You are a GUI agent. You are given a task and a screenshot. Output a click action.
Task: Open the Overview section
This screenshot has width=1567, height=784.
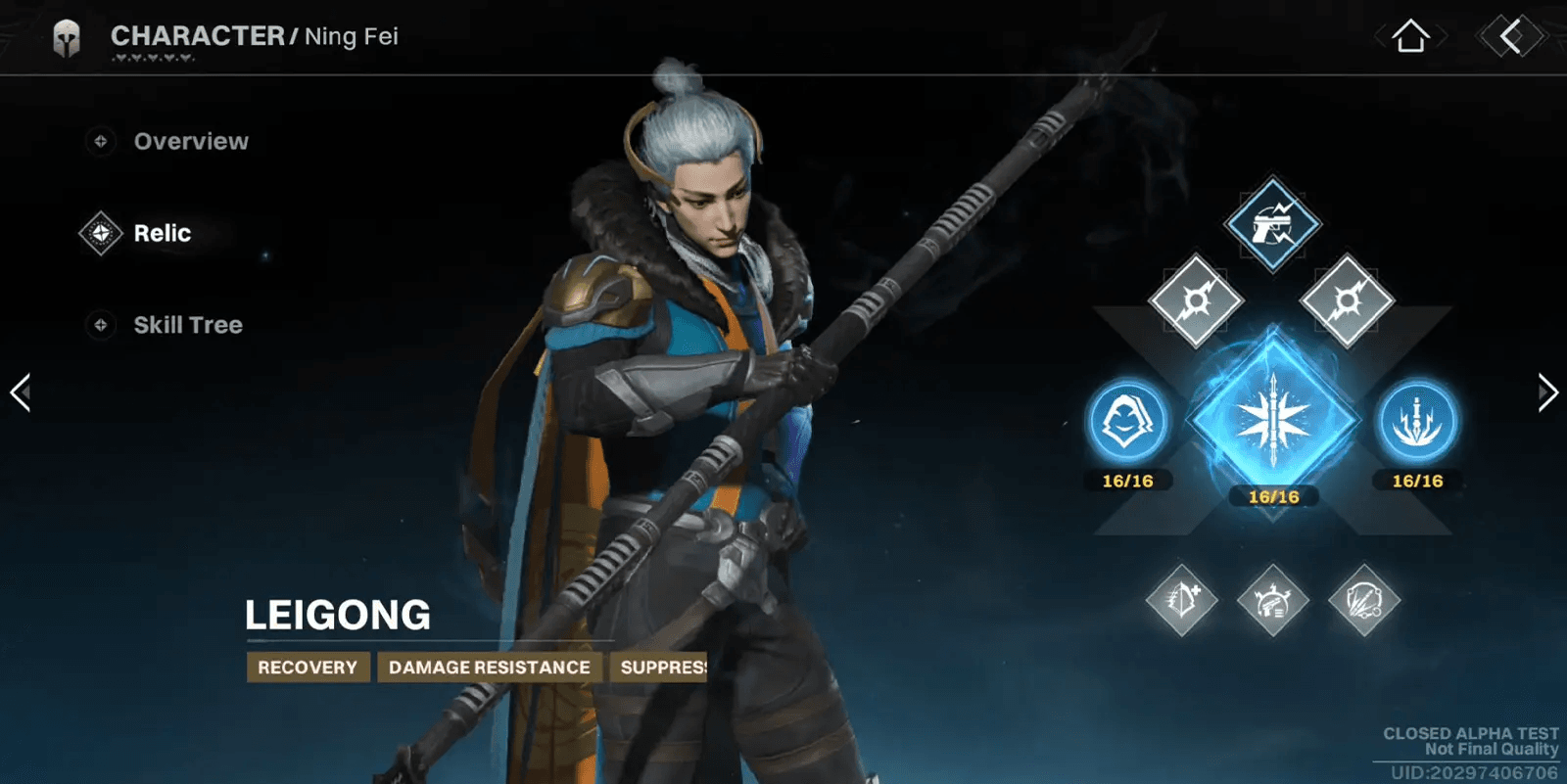[190, 142]
